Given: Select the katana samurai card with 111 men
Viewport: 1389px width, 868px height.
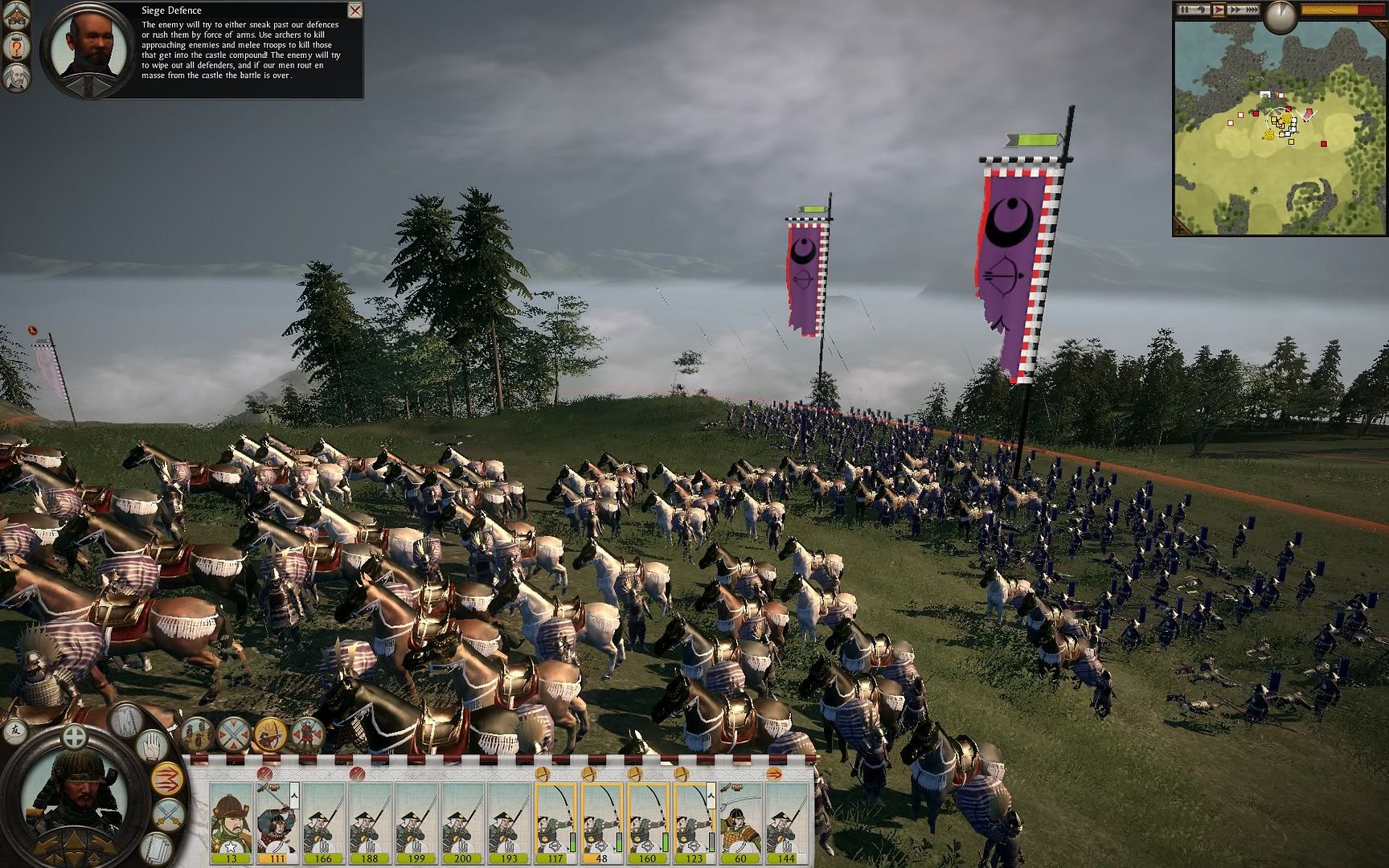Looking at the screenshot, I should coord(277,820).
